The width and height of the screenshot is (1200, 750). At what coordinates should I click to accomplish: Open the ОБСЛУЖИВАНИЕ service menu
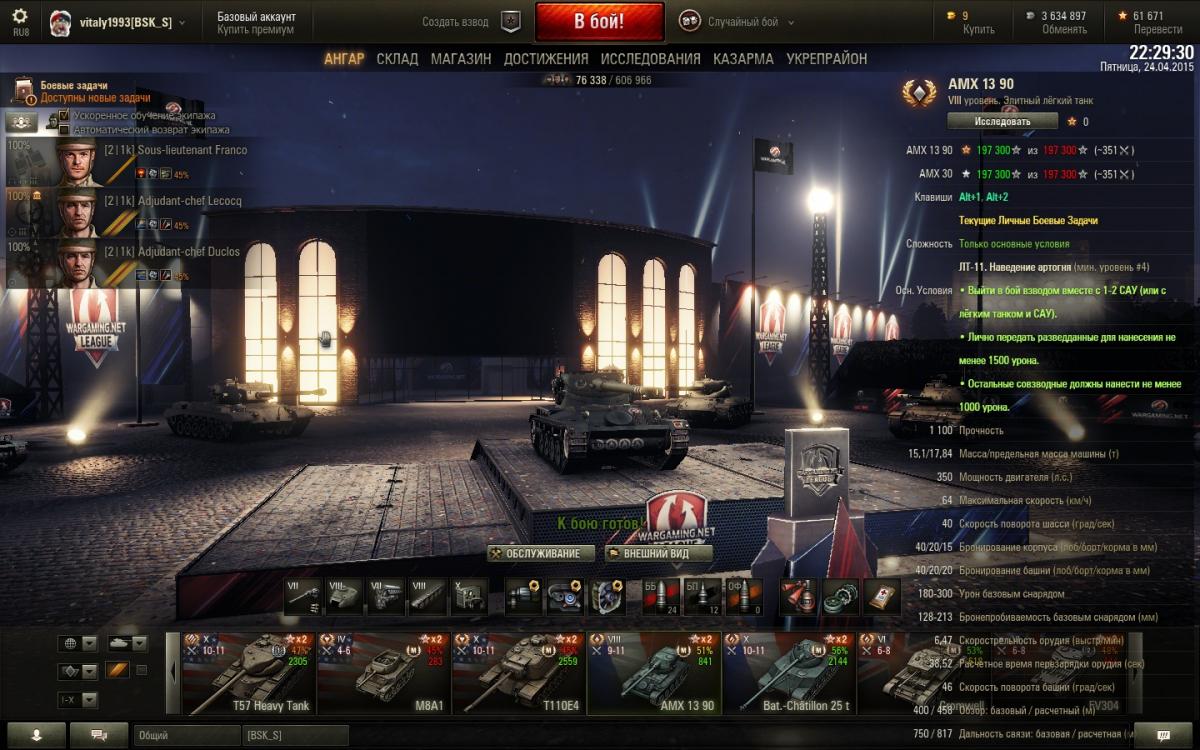click(x=541, y=553)
